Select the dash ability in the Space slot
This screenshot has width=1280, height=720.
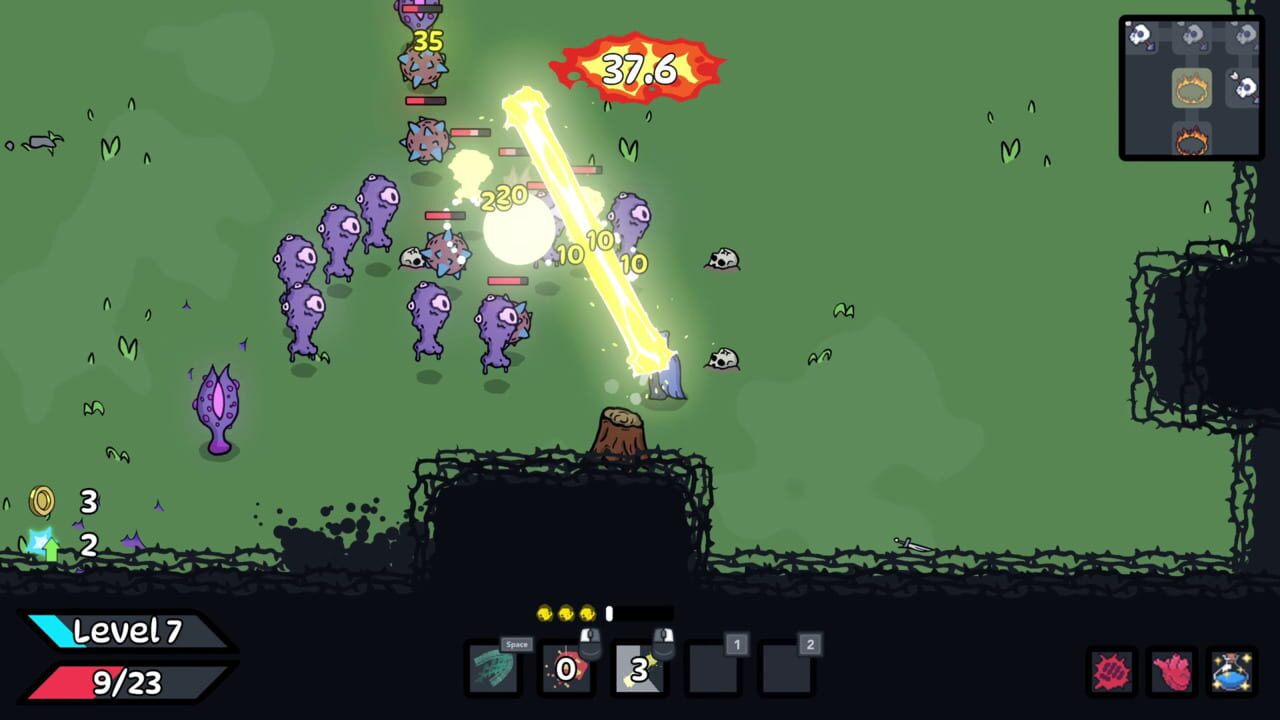pos(496,669)
